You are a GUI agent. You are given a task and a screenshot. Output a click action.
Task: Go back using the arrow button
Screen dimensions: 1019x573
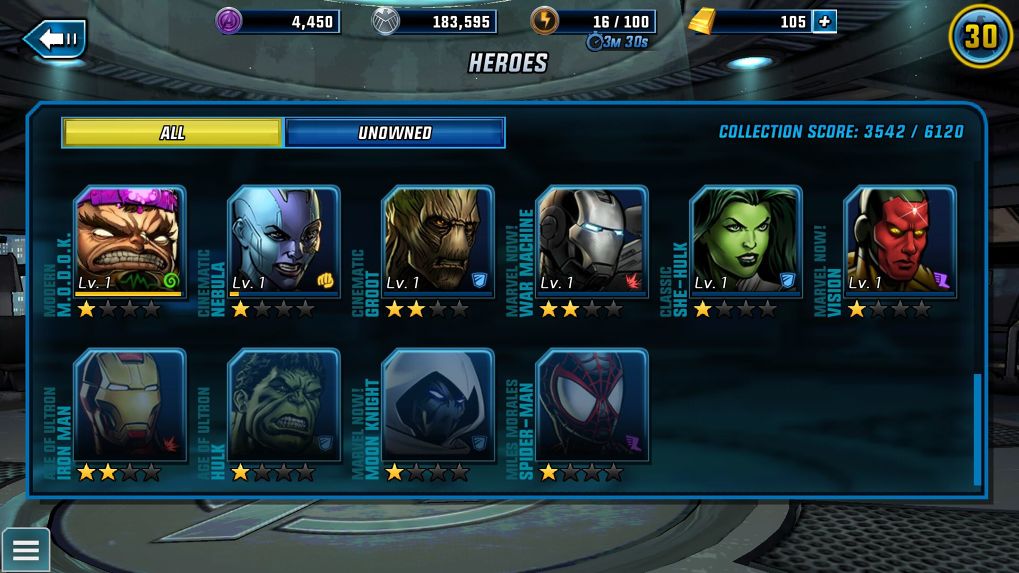(55, 39)
